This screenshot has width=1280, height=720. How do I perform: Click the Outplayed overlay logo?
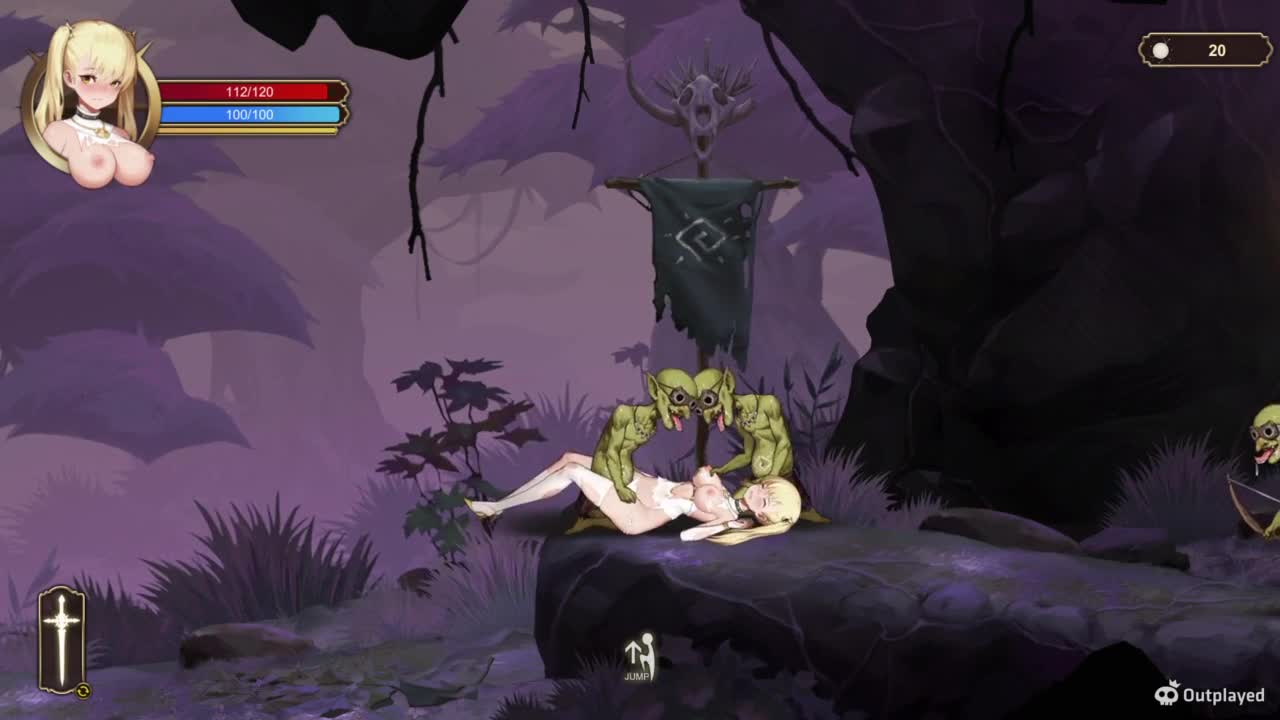coord(1210,694)
